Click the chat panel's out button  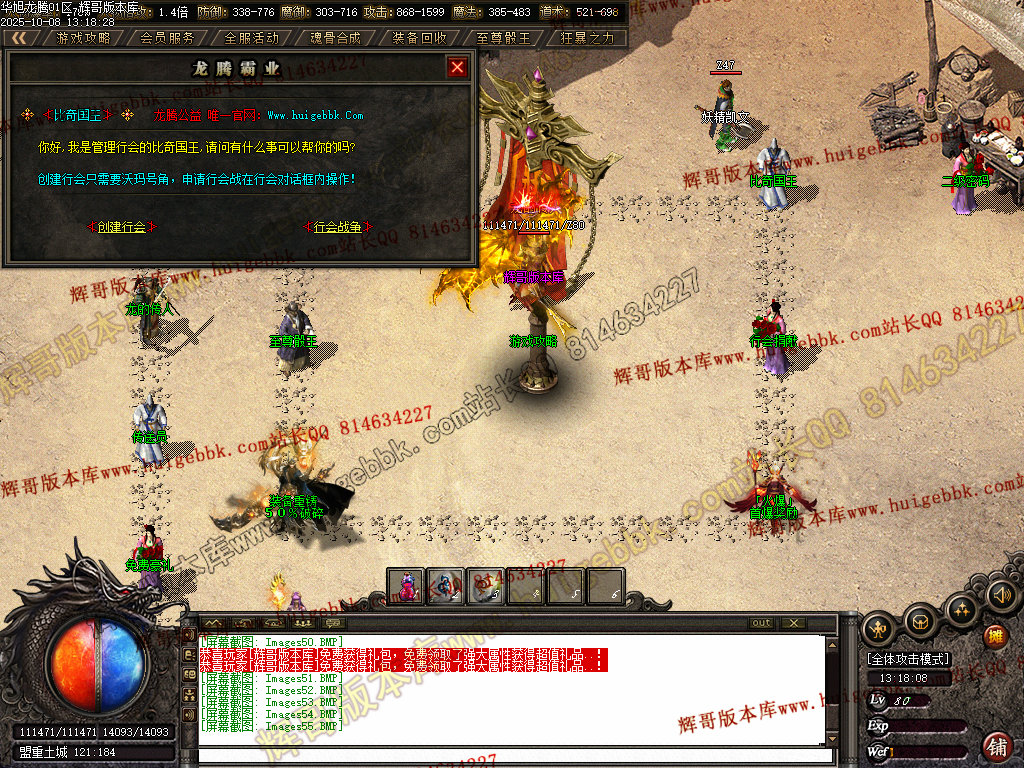click(x=762, y=623)
